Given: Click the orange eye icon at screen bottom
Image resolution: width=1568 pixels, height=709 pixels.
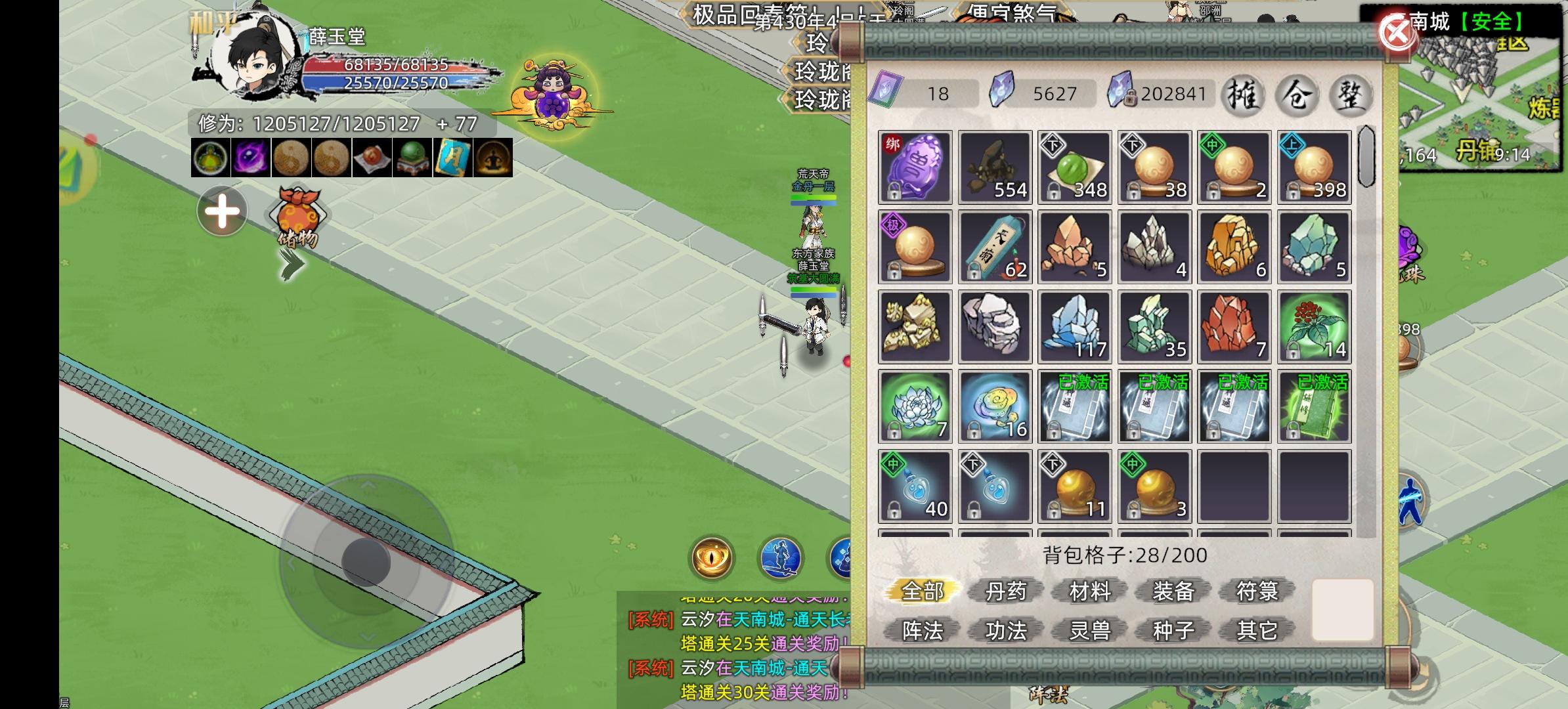Looking at the screenshot, I should (712, 559).
